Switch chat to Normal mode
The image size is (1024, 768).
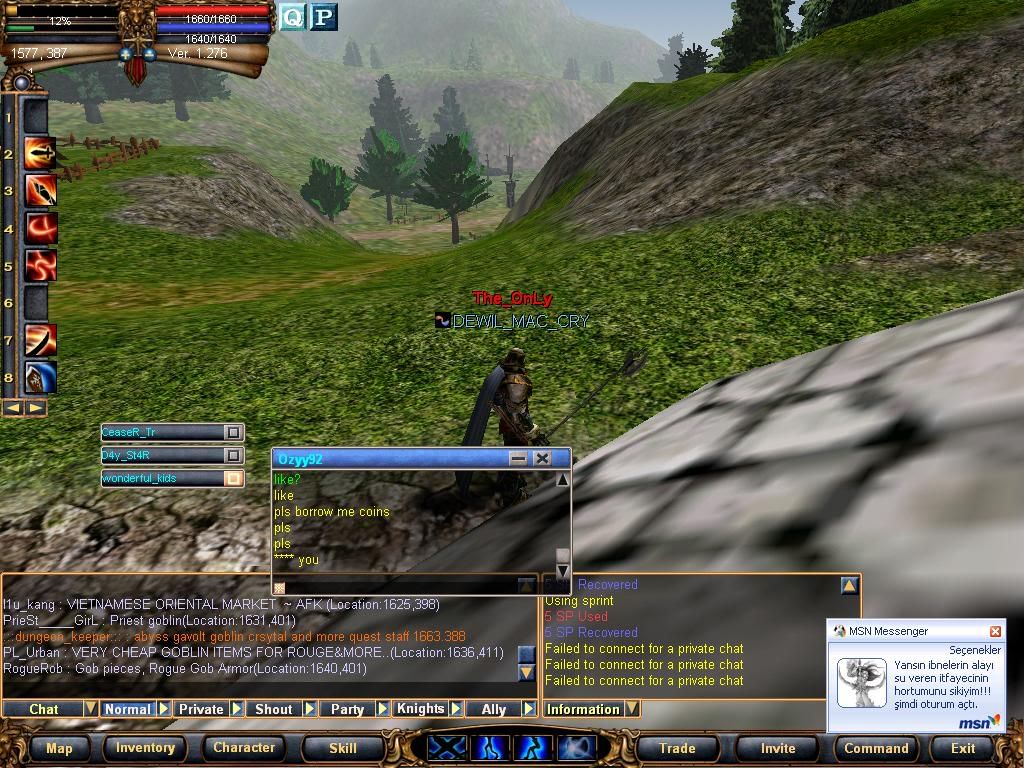[x=128, y=709]
